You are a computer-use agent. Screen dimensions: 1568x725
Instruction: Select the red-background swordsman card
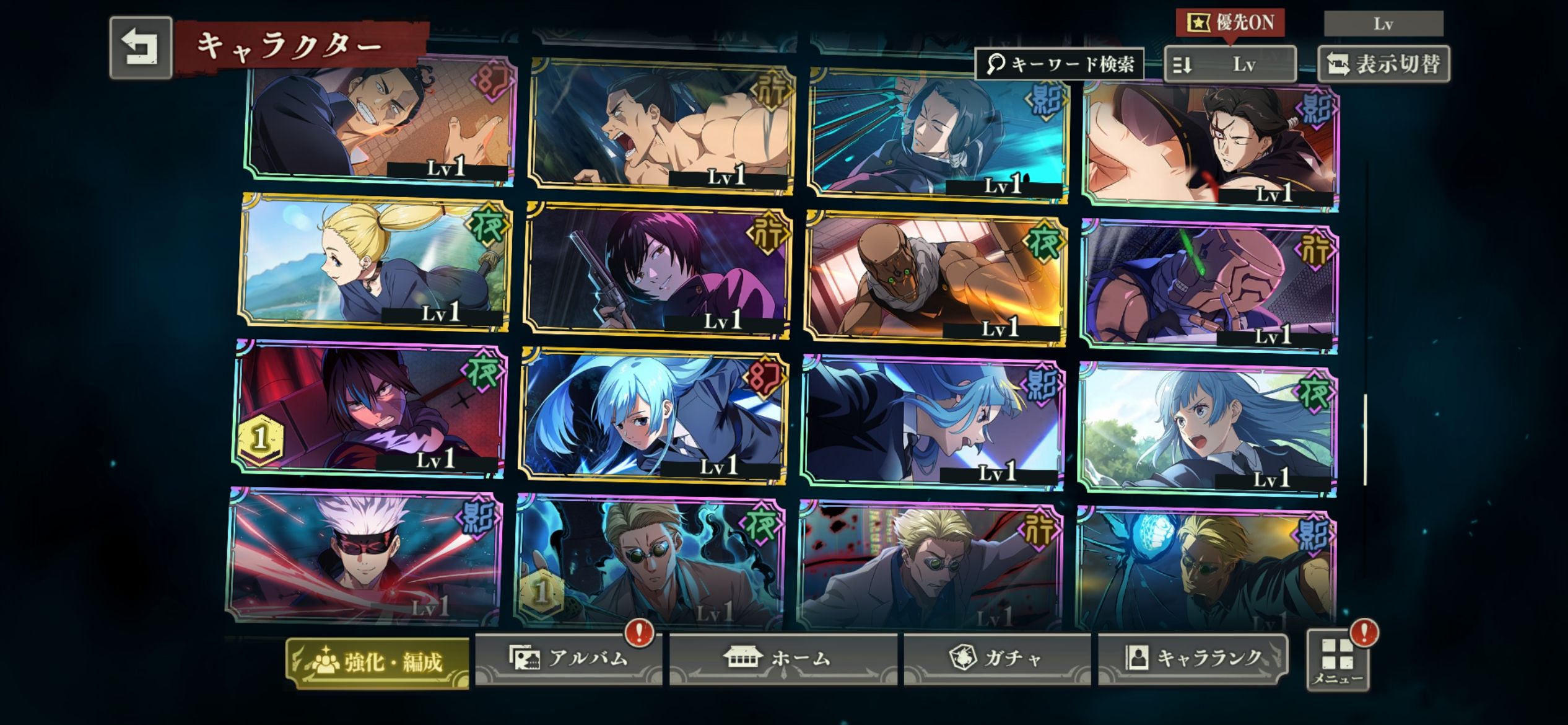(x=369, y=408)
